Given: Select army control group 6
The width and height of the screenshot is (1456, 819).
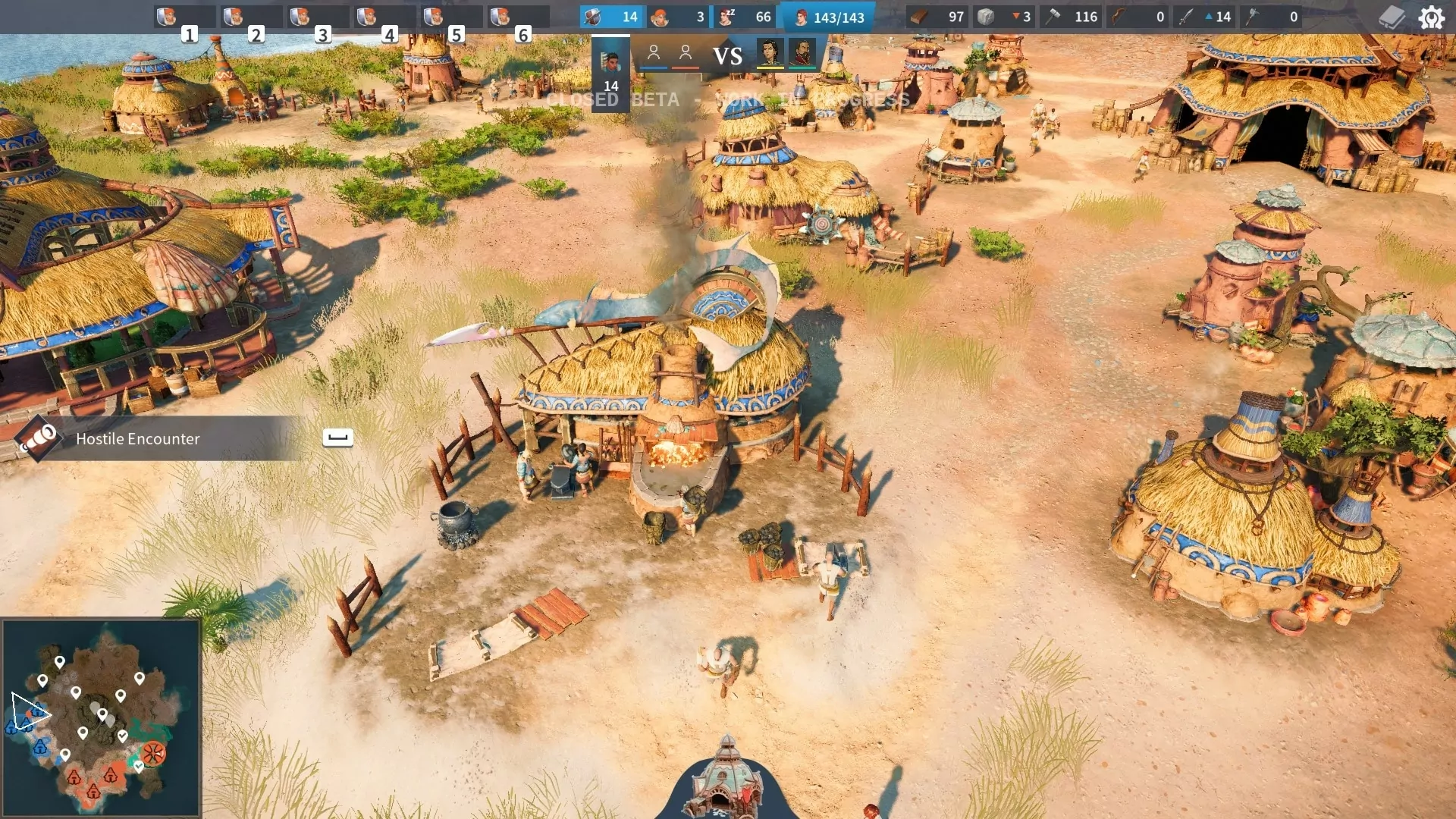Looking at the screenshot, I should 518,17.
